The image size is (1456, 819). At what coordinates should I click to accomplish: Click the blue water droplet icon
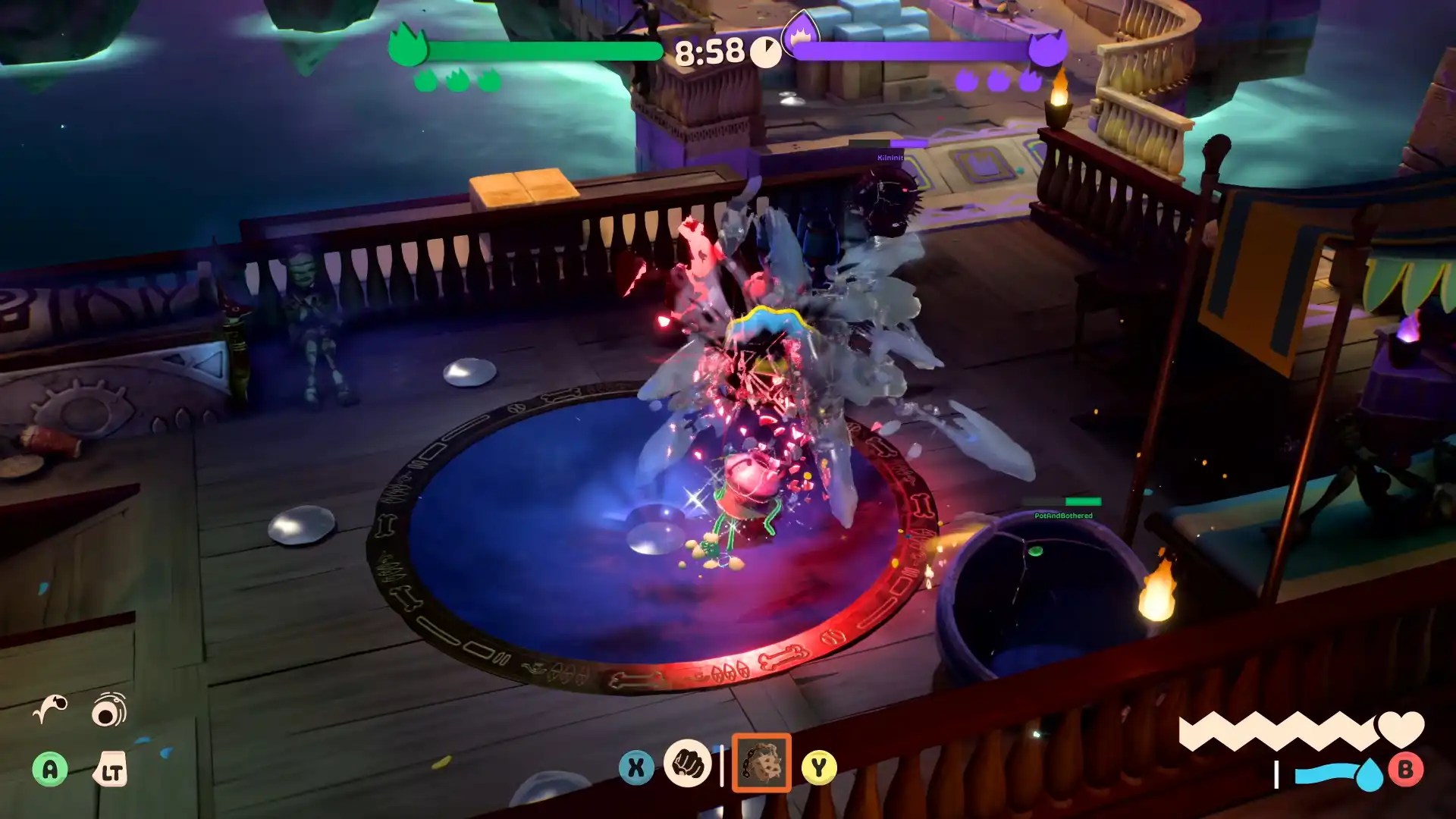pos(1369,774)
